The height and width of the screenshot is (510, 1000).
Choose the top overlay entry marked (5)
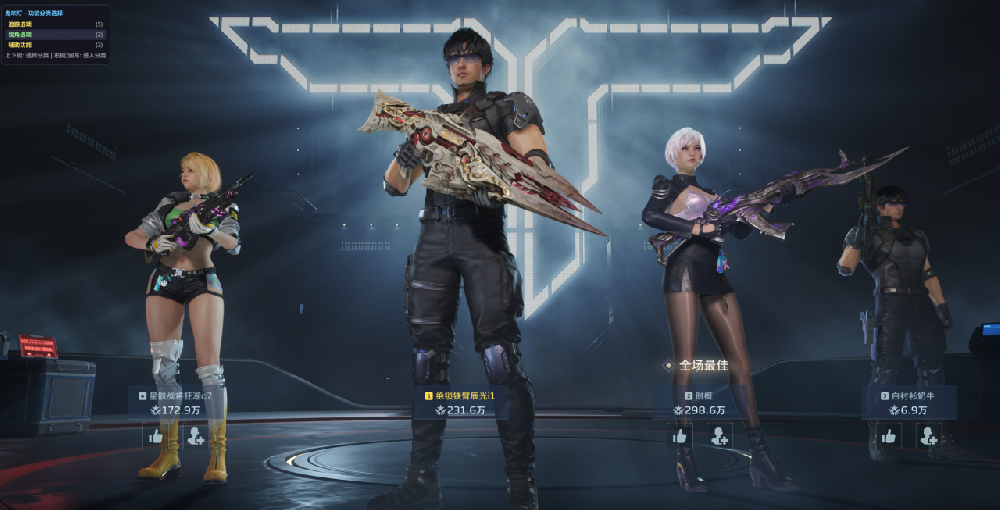pos(55,23)
